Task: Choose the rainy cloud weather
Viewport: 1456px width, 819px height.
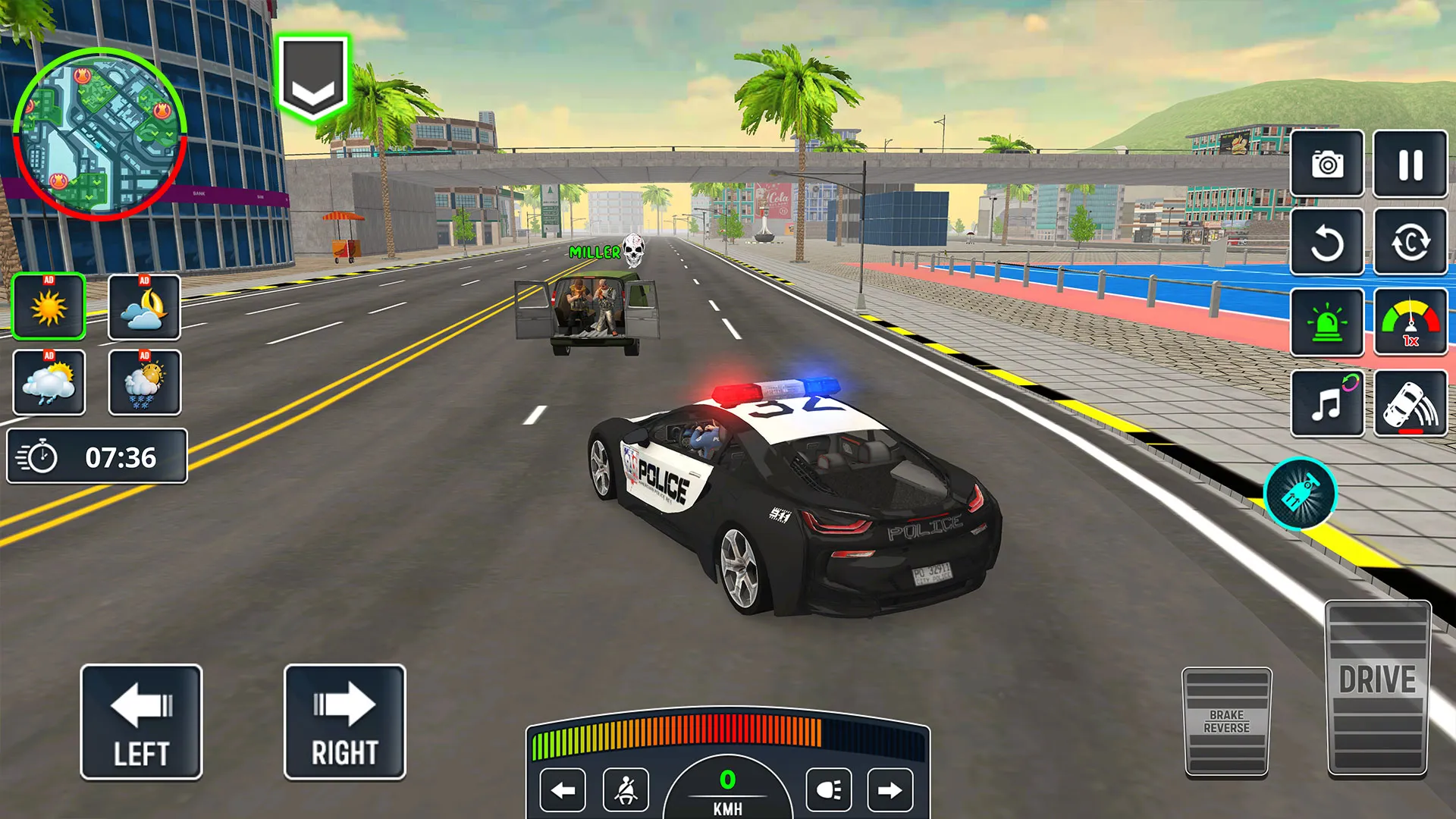Action: point(49,382)
